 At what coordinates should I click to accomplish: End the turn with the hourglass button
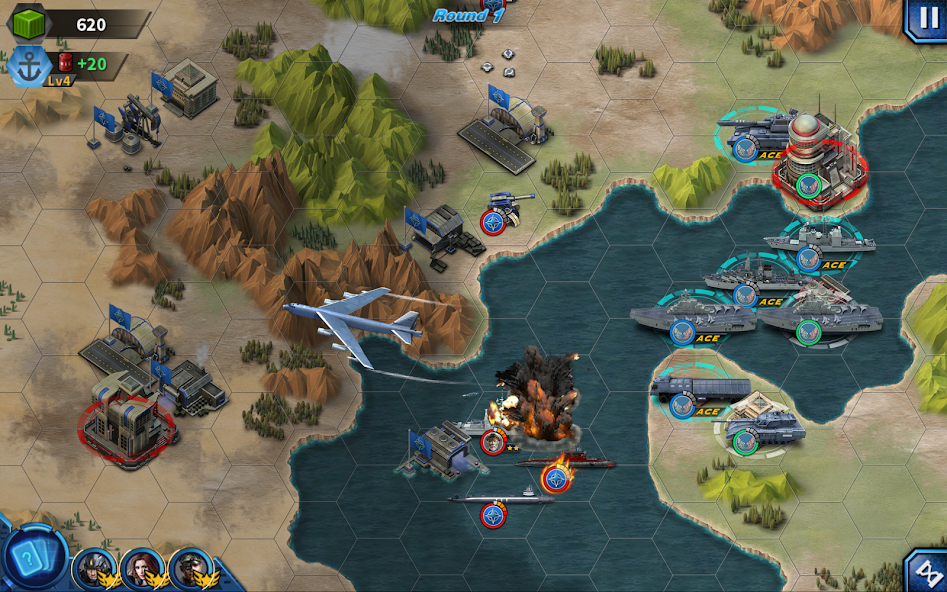point(927,572)
